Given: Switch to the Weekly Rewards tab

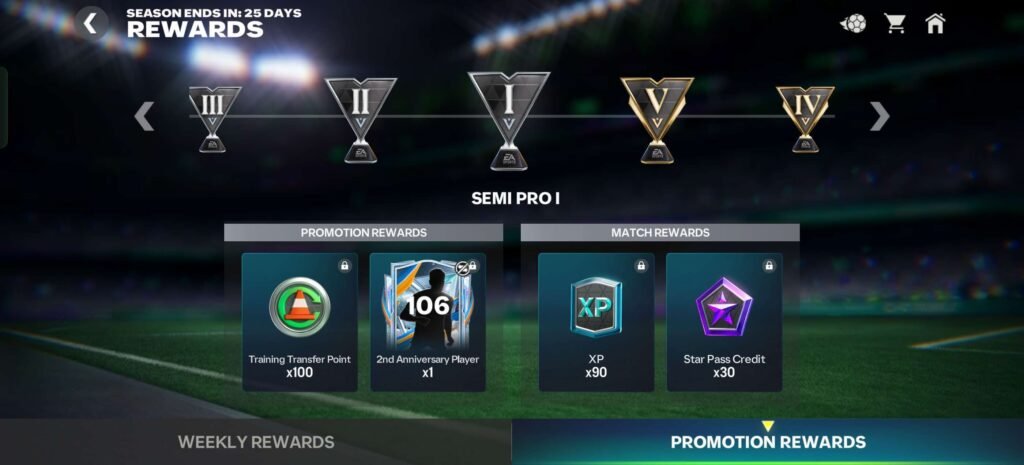Looking at the screenshot, I should [256, 442].
